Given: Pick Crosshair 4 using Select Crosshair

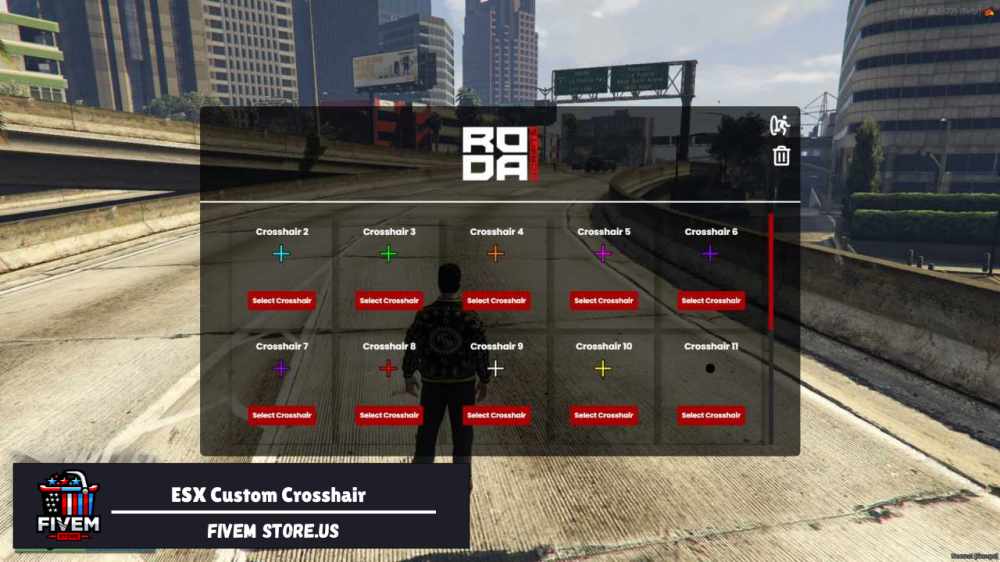Looking at the screenshot, I should (496, 300).
